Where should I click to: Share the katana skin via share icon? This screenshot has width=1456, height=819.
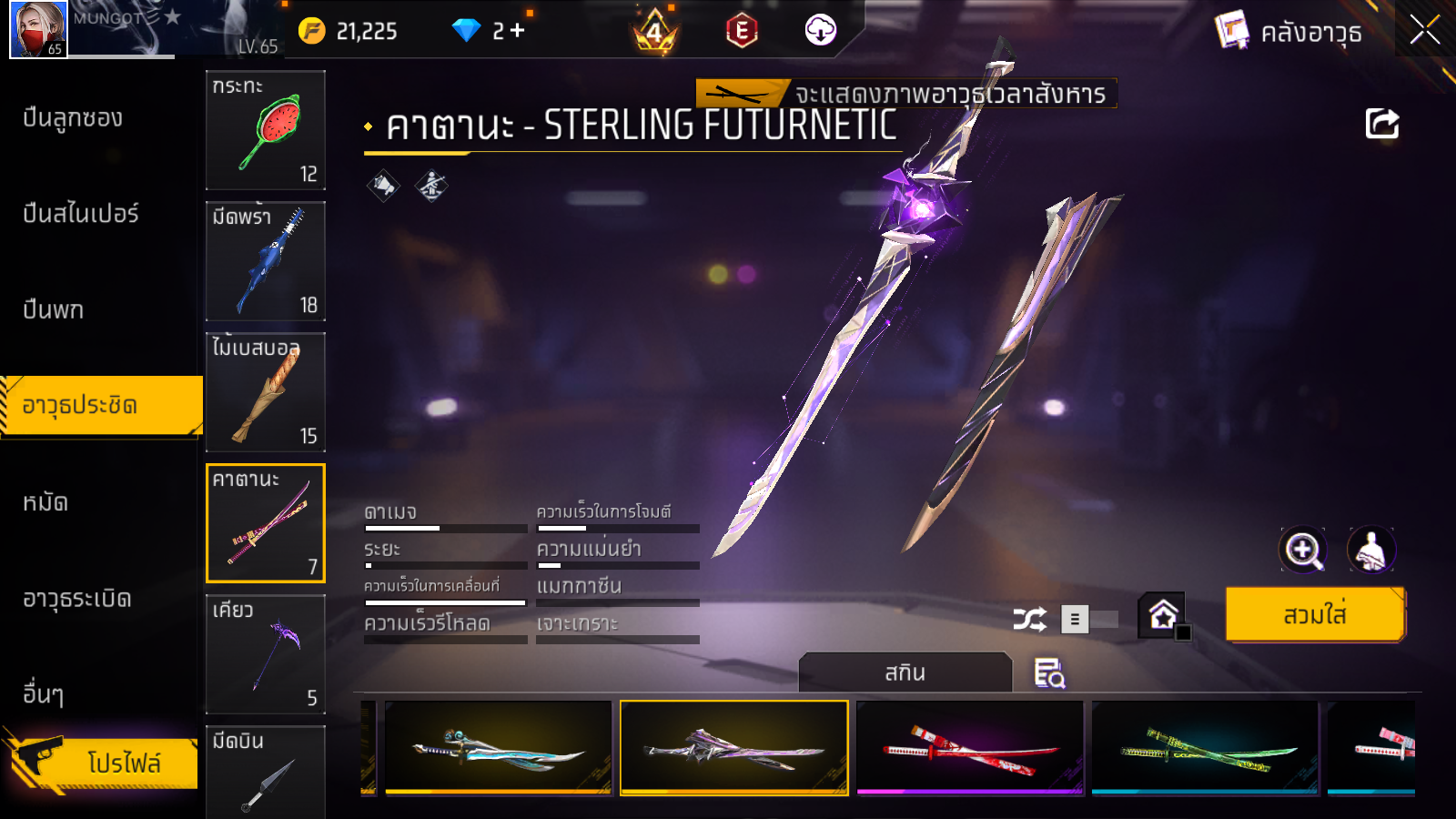tap(1381, 124)
